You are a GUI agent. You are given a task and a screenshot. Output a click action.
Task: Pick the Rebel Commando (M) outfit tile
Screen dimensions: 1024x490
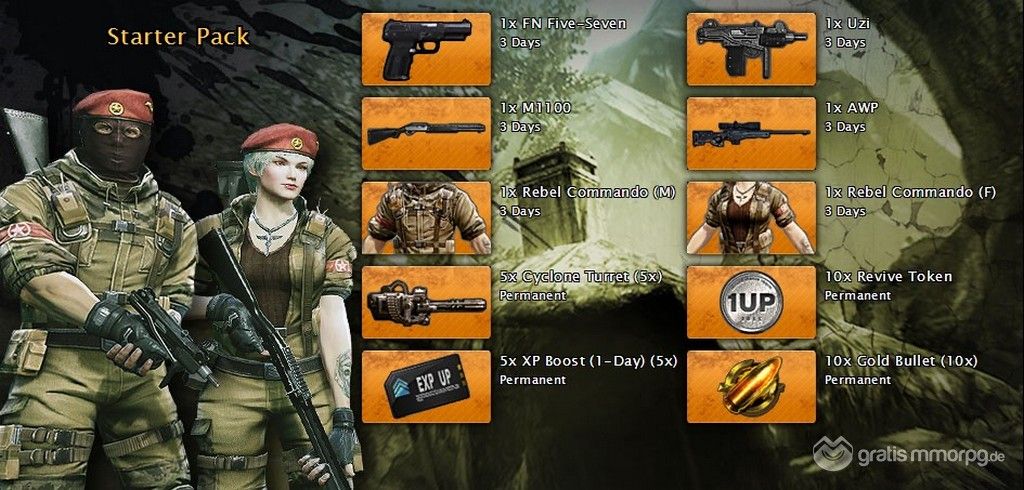(425, 217)
